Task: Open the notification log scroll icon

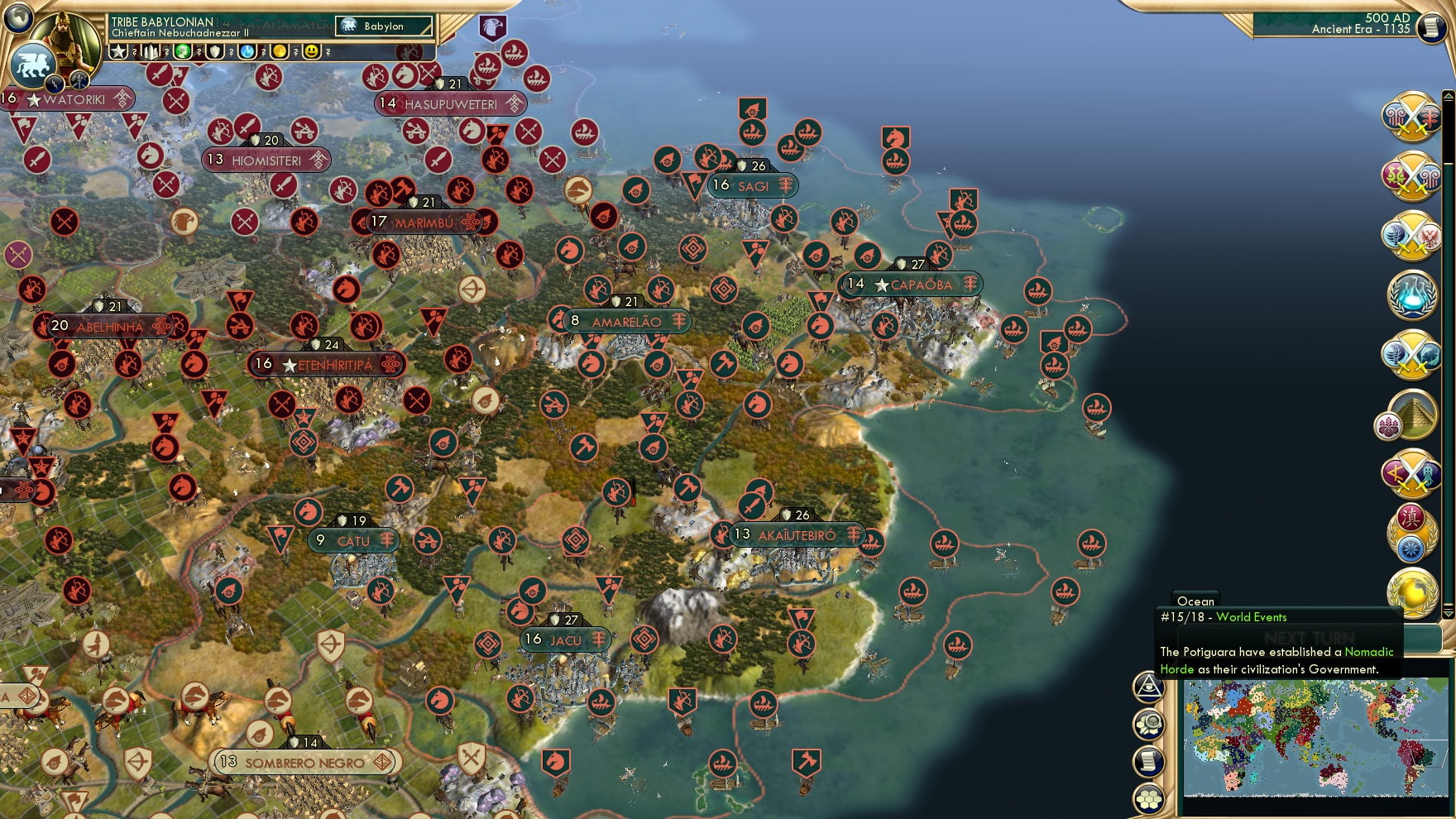Action: (x=1147, y=760)
